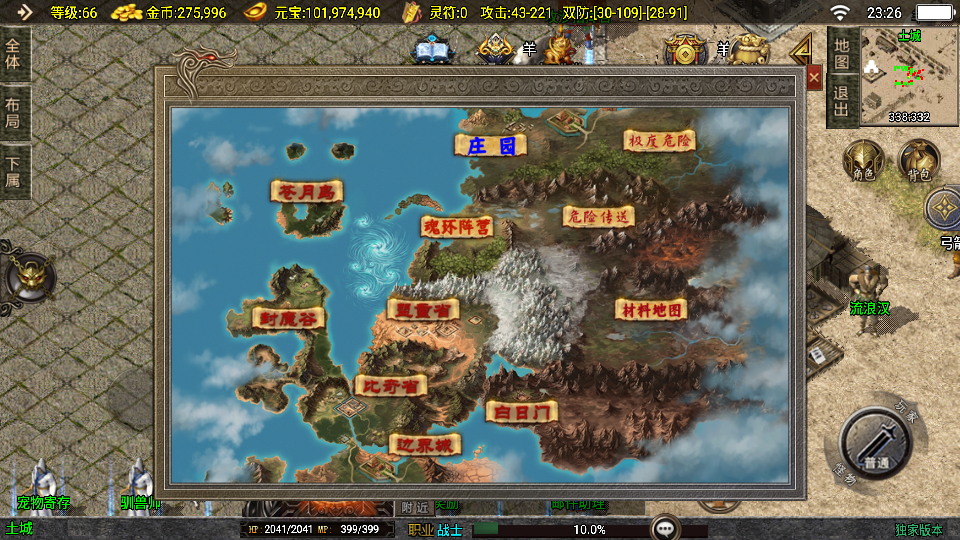Go to 盟重省 on the map

[423, 310]
